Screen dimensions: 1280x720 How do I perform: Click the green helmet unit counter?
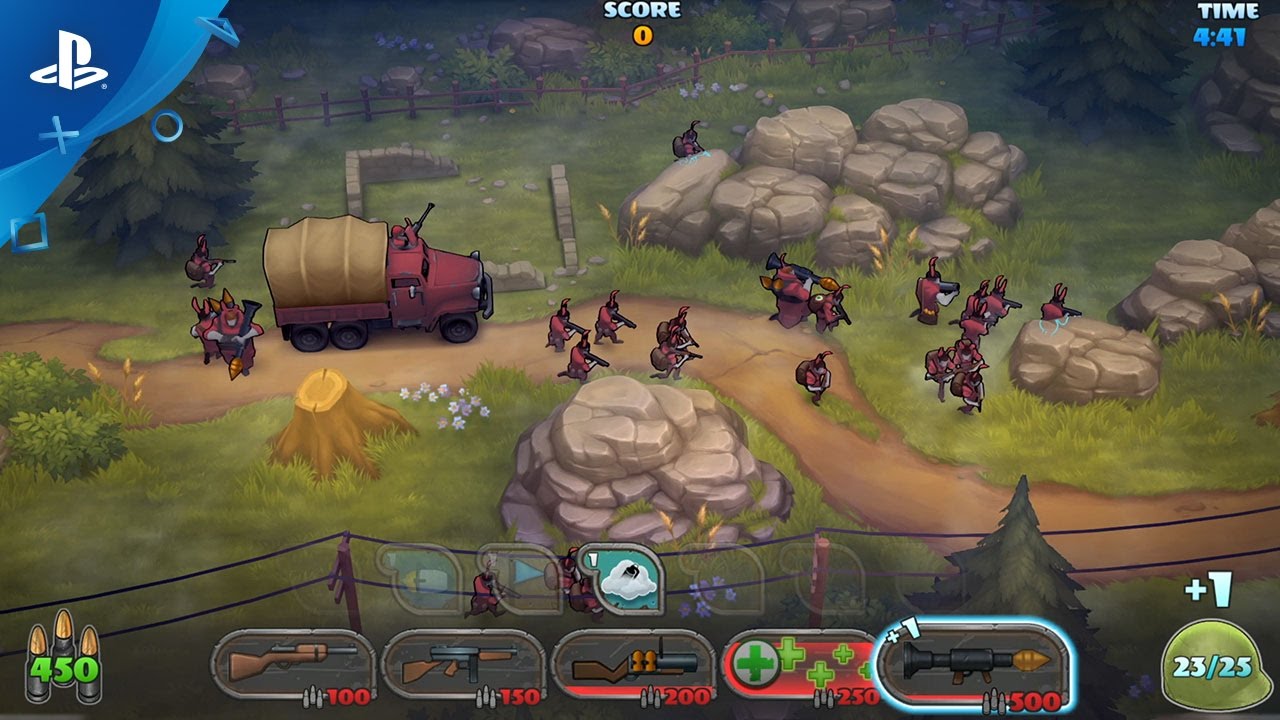tap(1209, 666)
